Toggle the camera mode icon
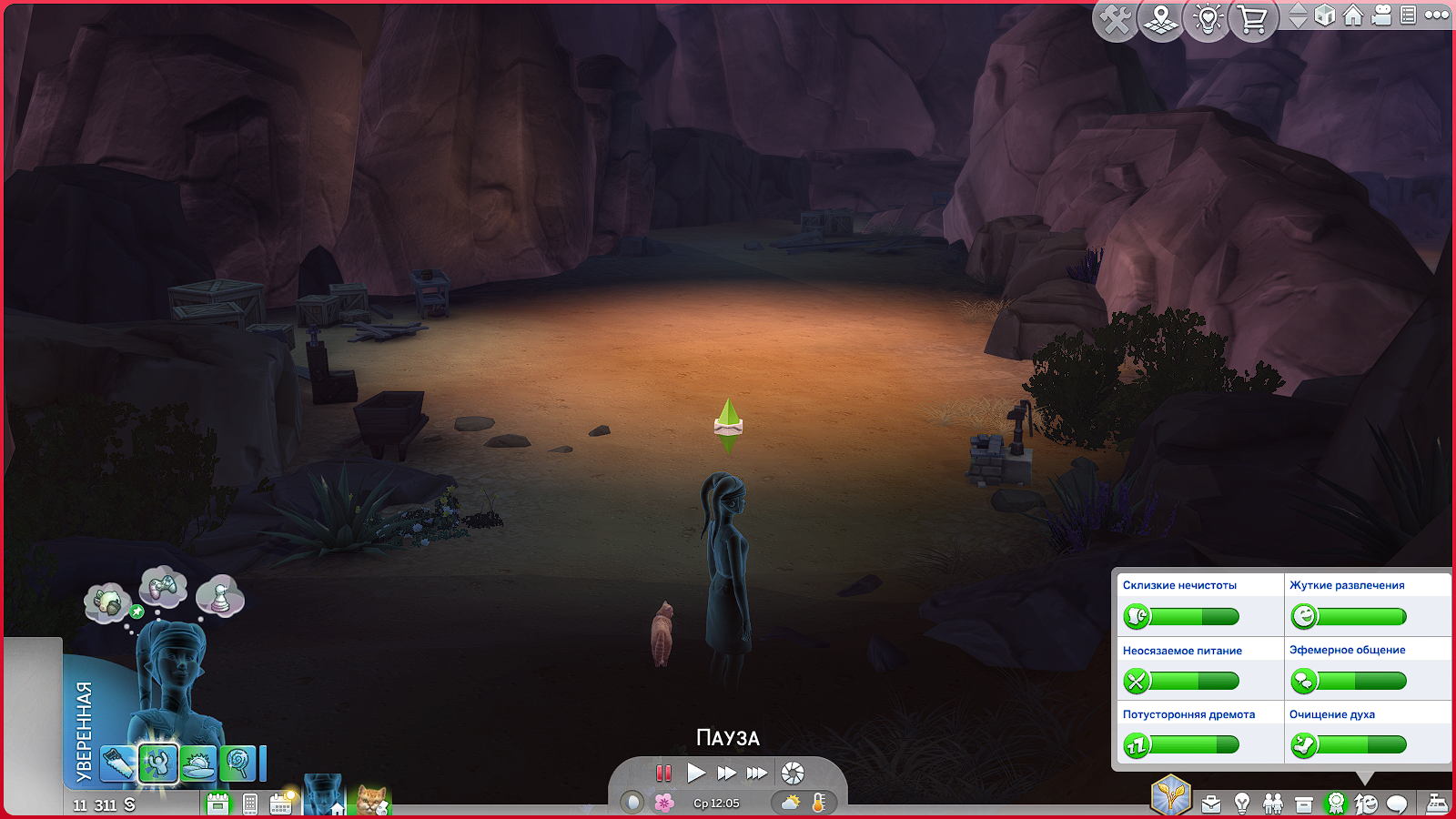 pyautogui.click(x=1381, y=15)
